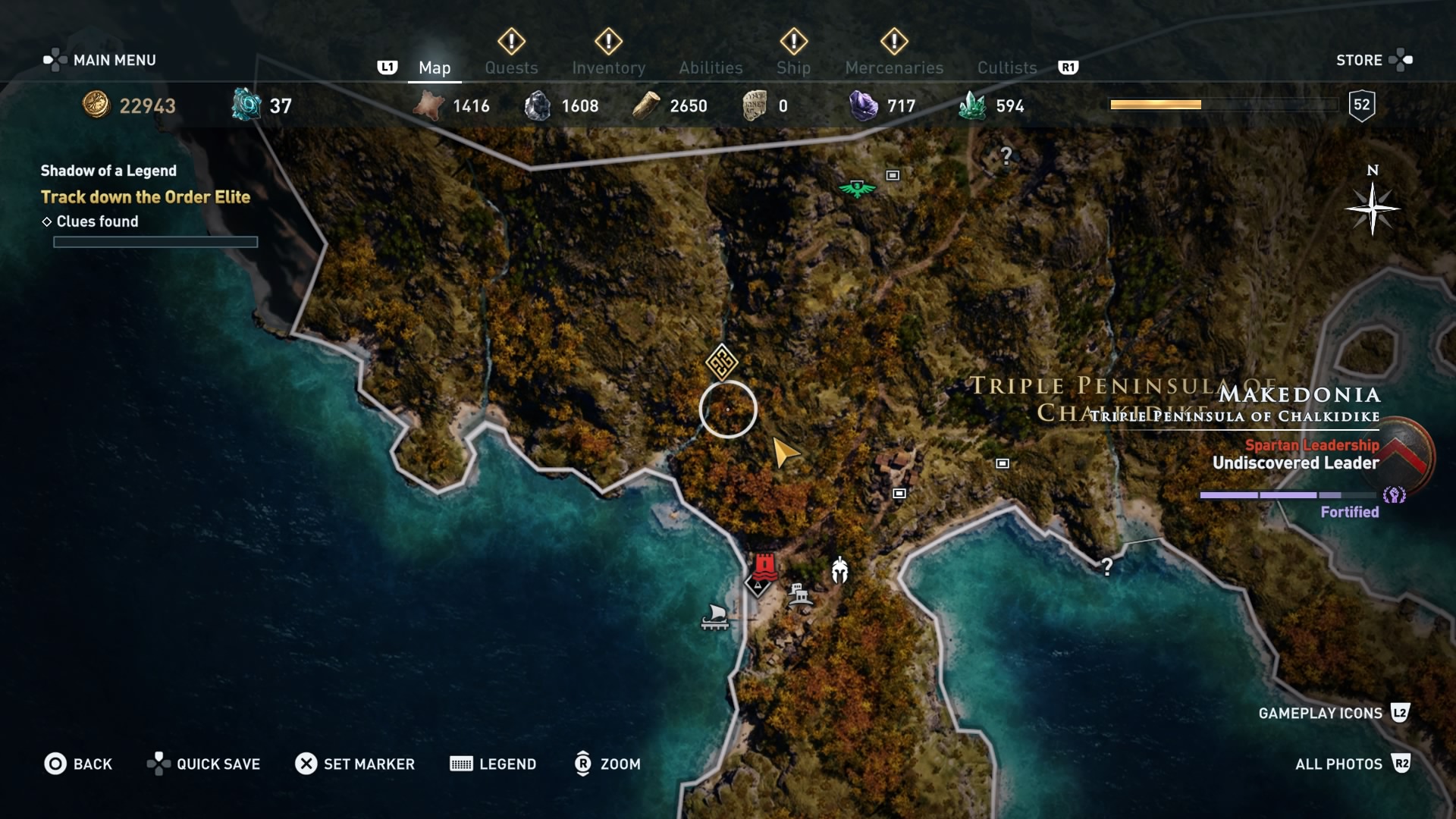Image resolution: width=1456 pixels, height=819 pixels.
Task: Click the drachmae coin currency icon
Action: 95,106
